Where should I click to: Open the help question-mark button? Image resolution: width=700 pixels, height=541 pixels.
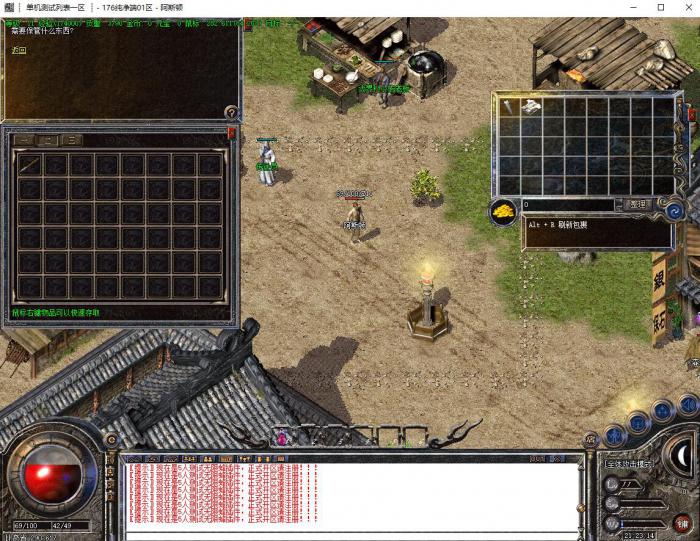point(231,113)
